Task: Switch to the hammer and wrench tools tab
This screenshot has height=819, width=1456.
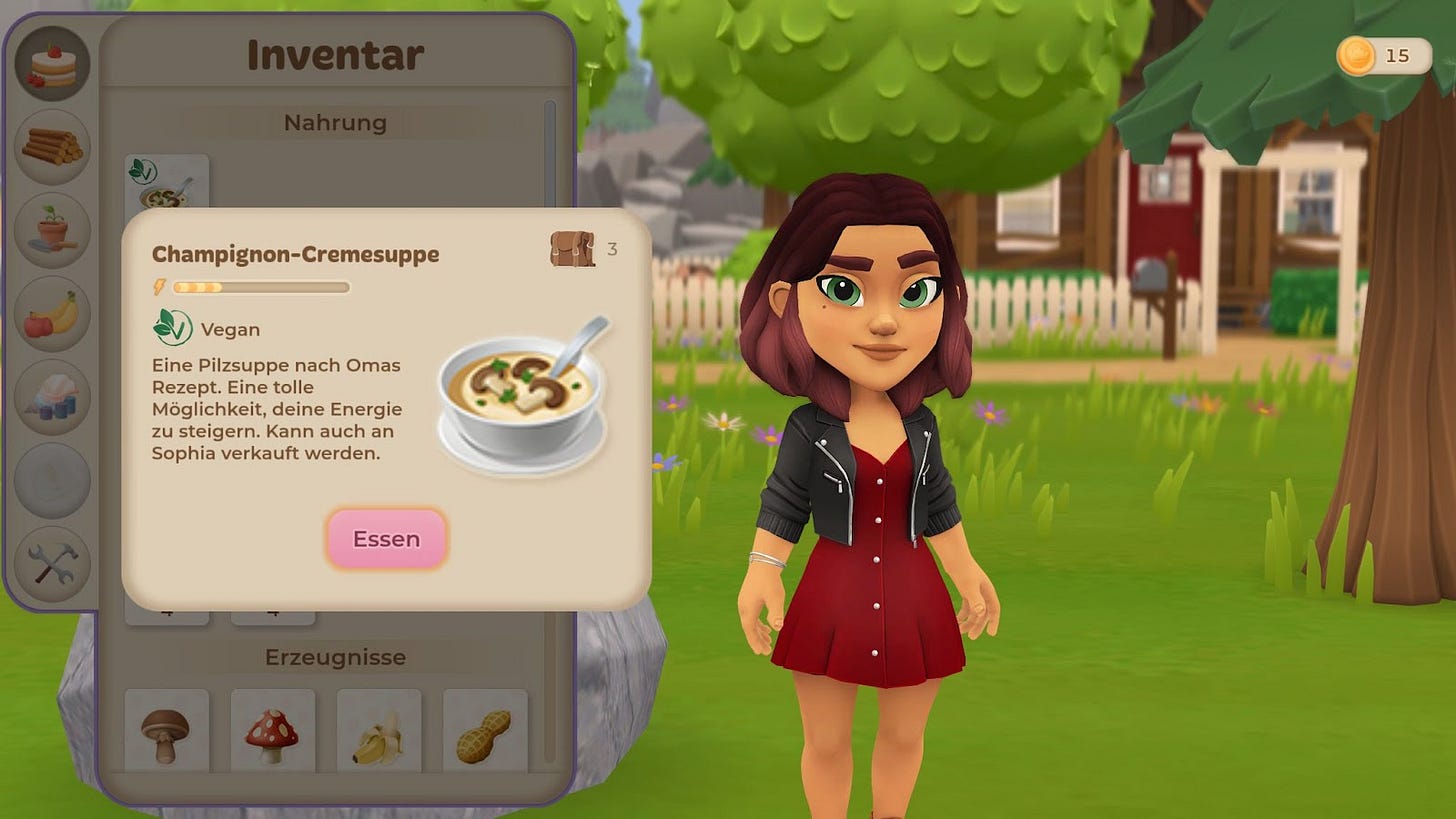Action: coord(52,564)
